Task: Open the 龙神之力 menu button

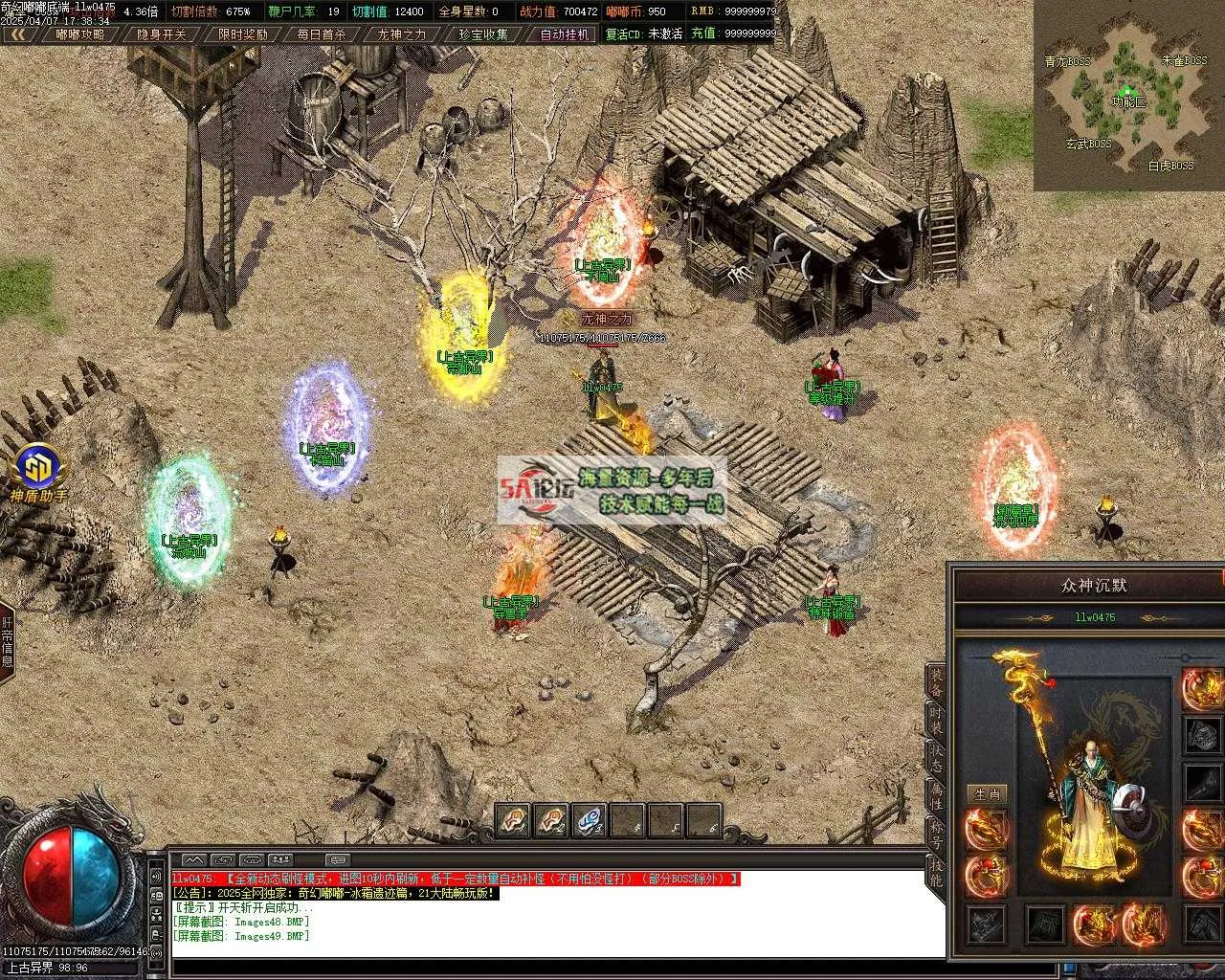Action: coord(402,34)
